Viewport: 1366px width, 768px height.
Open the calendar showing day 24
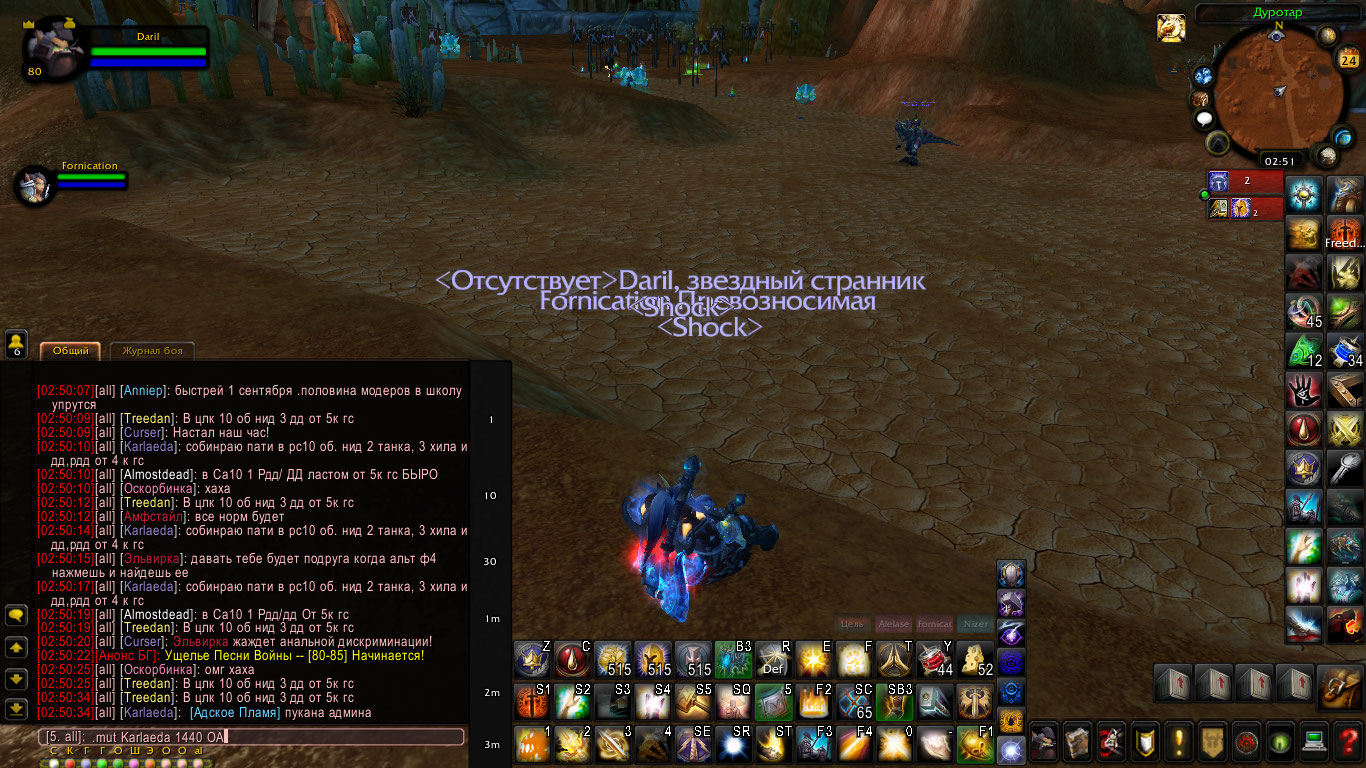(x=1347, y=59)
